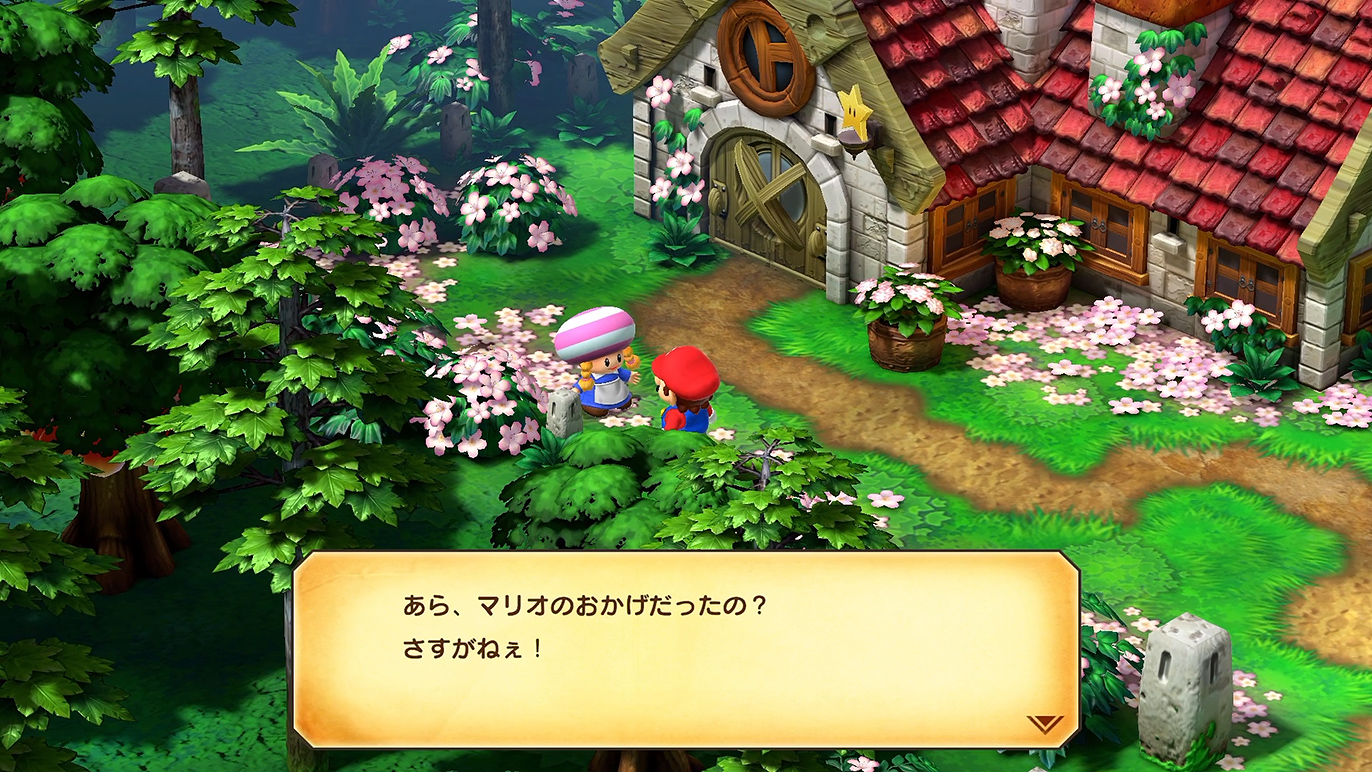Click the golden star above the doorway
This screenshot has width=1372, height=772.
(x=855, y=112)
